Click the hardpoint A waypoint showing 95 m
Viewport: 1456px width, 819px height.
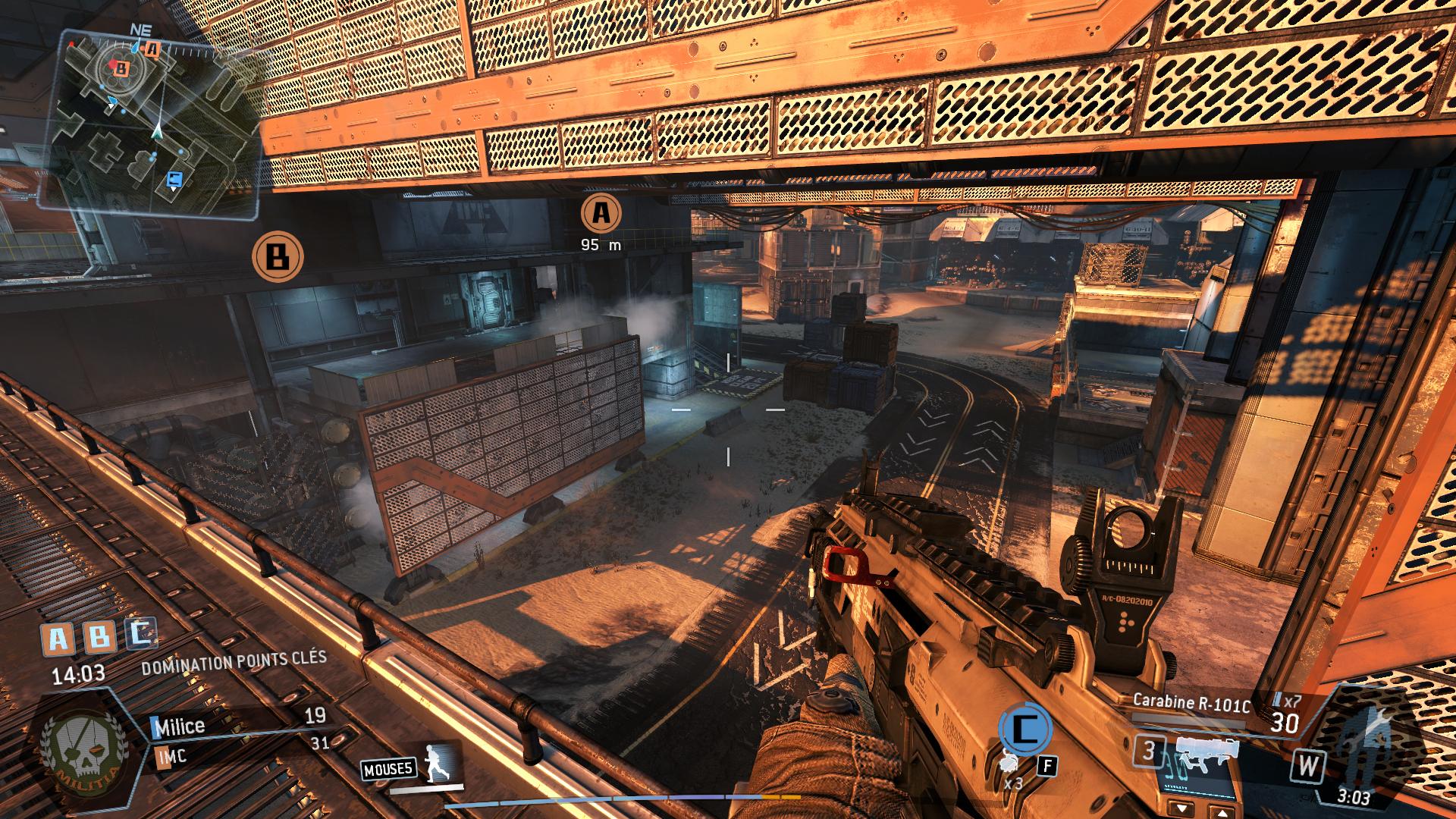coord(601,214)
